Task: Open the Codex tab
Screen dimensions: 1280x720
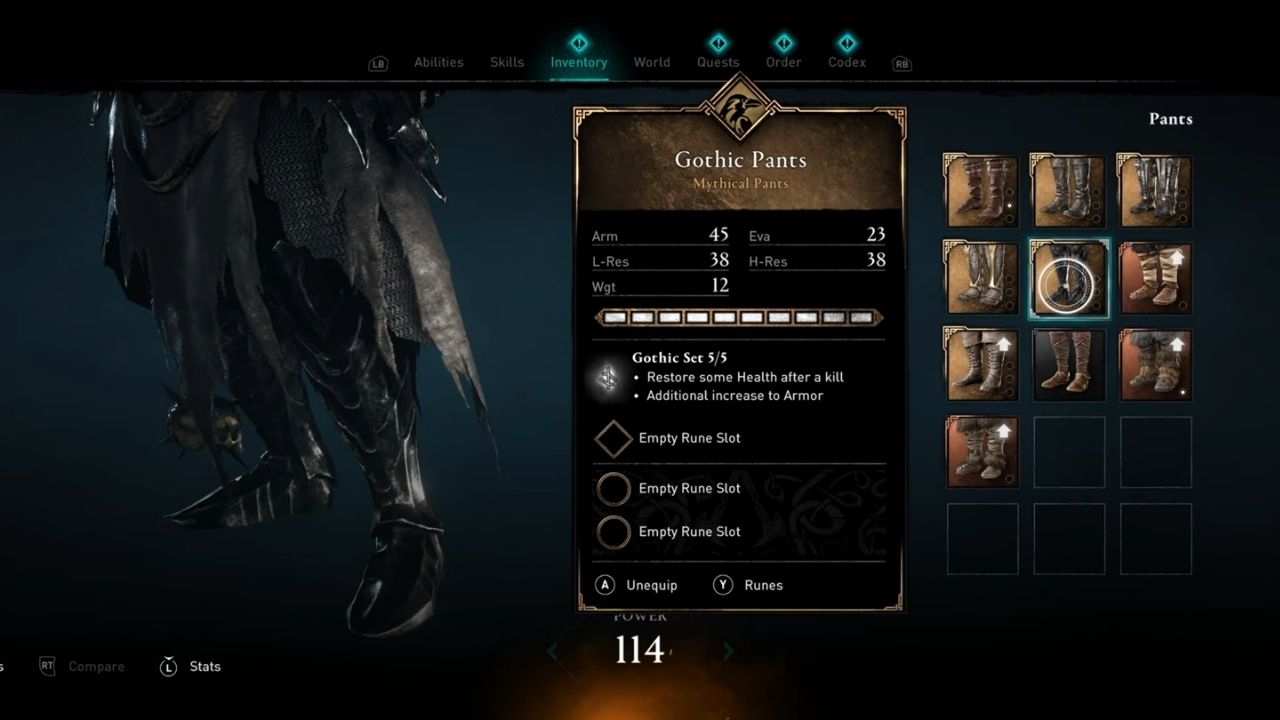Action: pos(847,62)
